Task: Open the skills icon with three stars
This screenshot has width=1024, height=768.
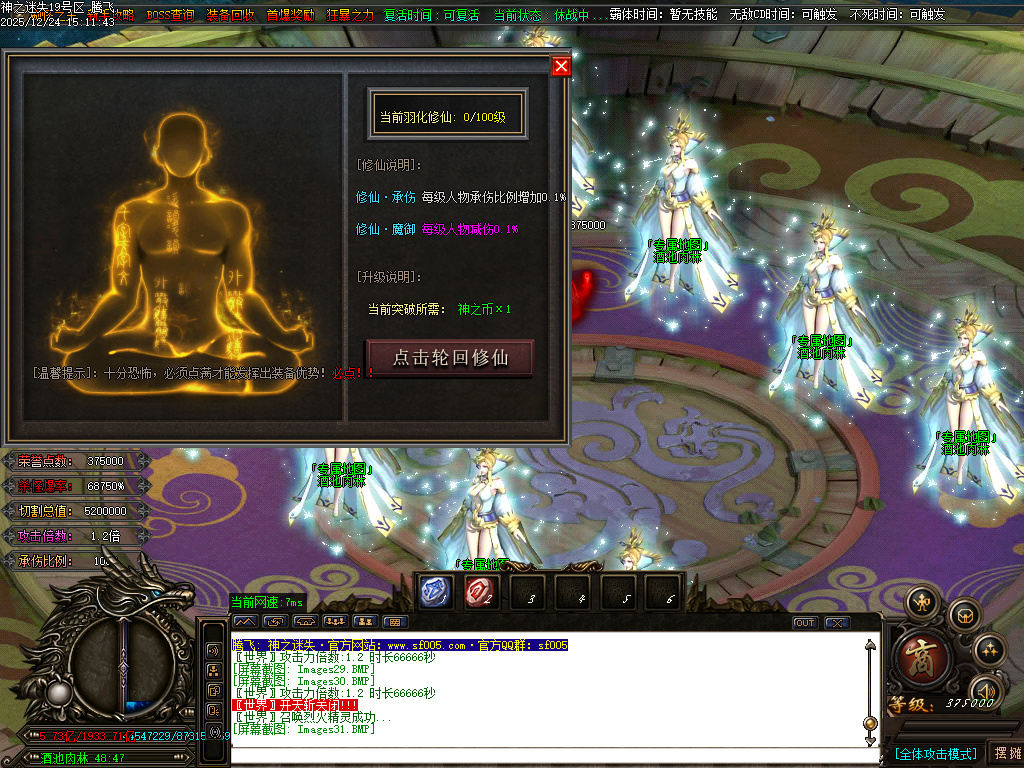Action: 989,648
